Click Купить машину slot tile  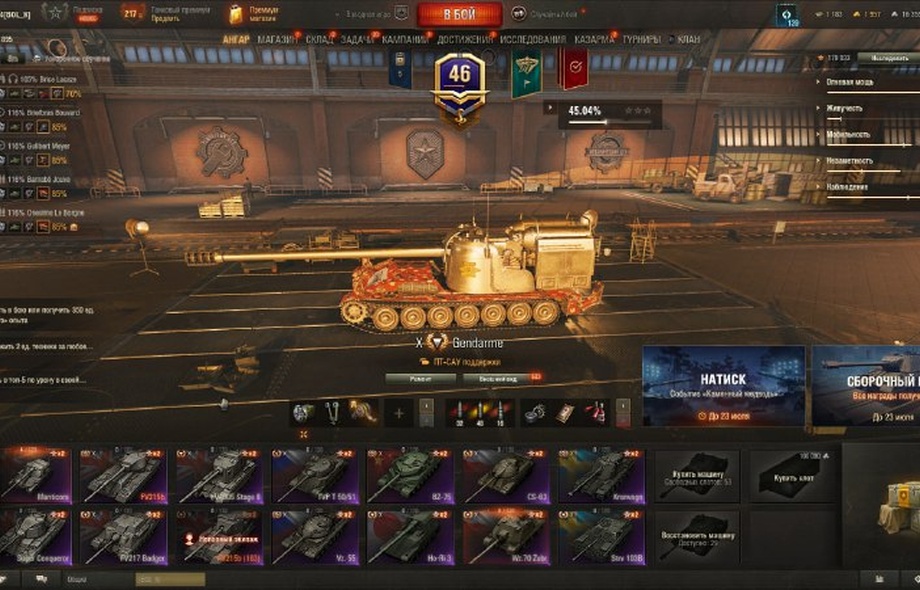(697, 476)
